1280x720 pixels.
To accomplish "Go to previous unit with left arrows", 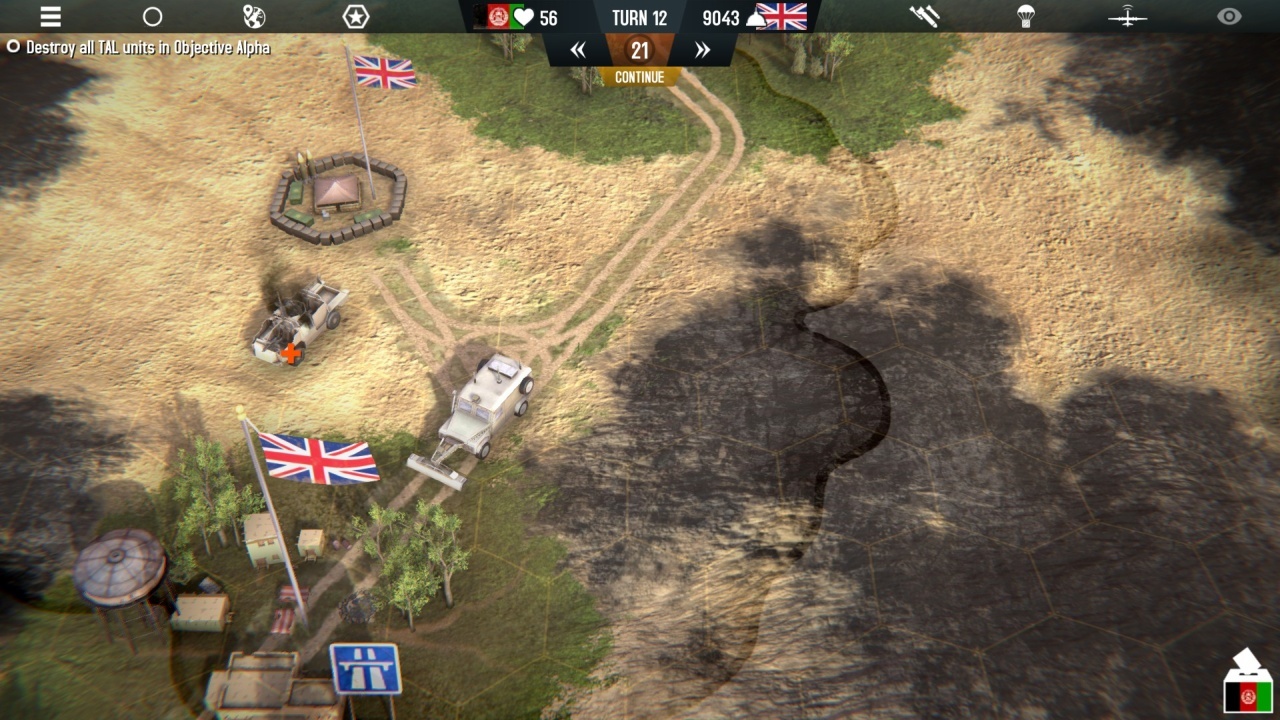I will [578, 50].
